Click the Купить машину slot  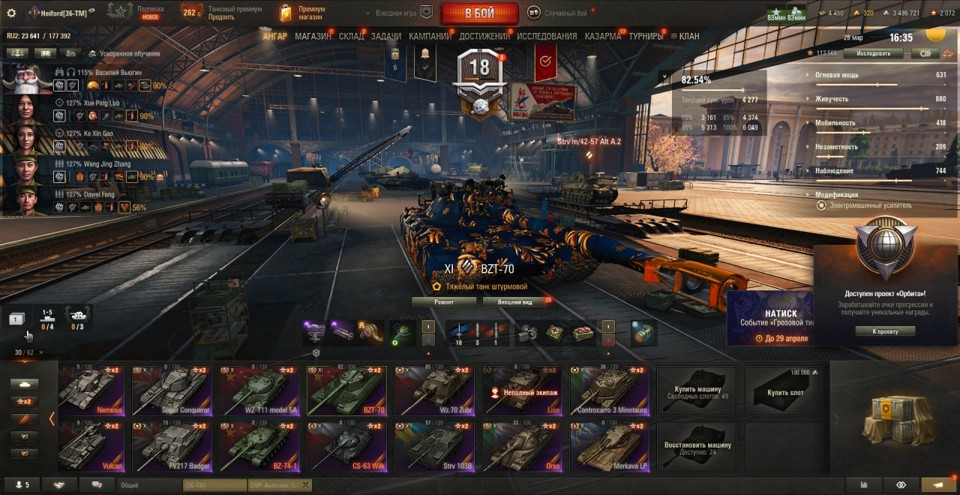click(696, 390)
